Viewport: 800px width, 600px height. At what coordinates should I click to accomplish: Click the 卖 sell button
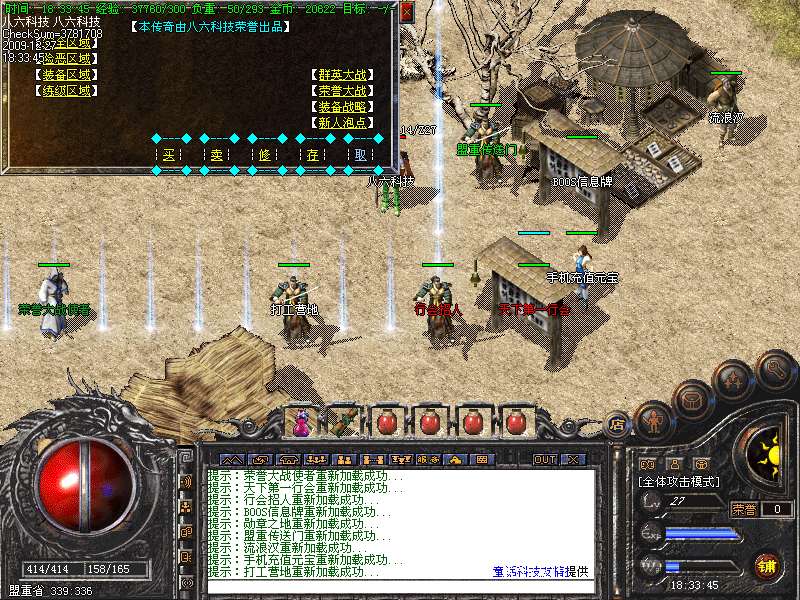click(x=217, y=155)
